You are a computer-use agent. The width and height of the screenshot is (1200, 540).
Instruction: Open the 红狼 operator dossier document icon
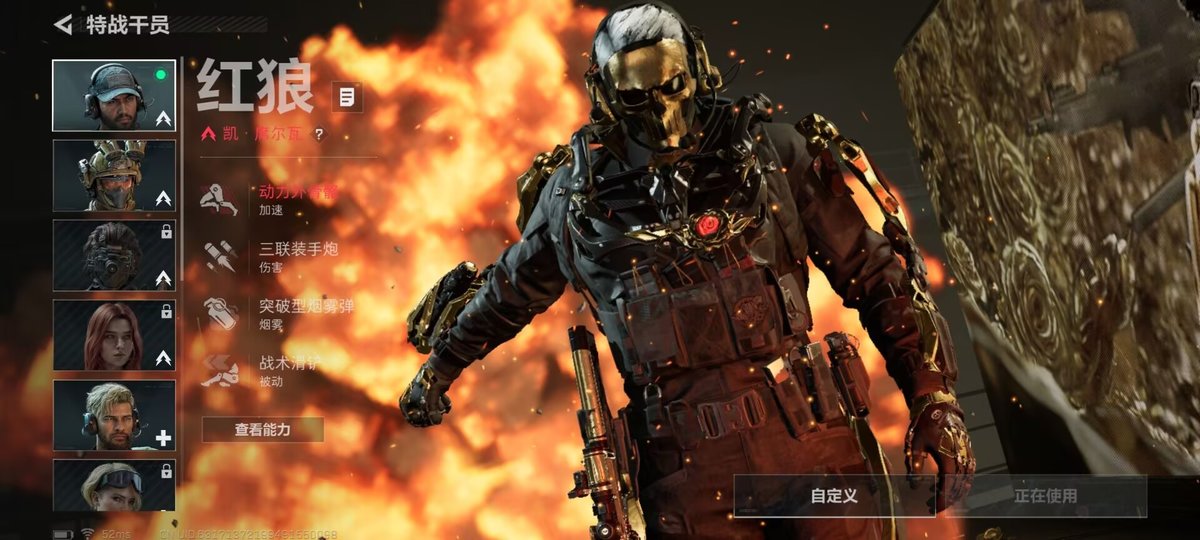(x=347, y=97)
